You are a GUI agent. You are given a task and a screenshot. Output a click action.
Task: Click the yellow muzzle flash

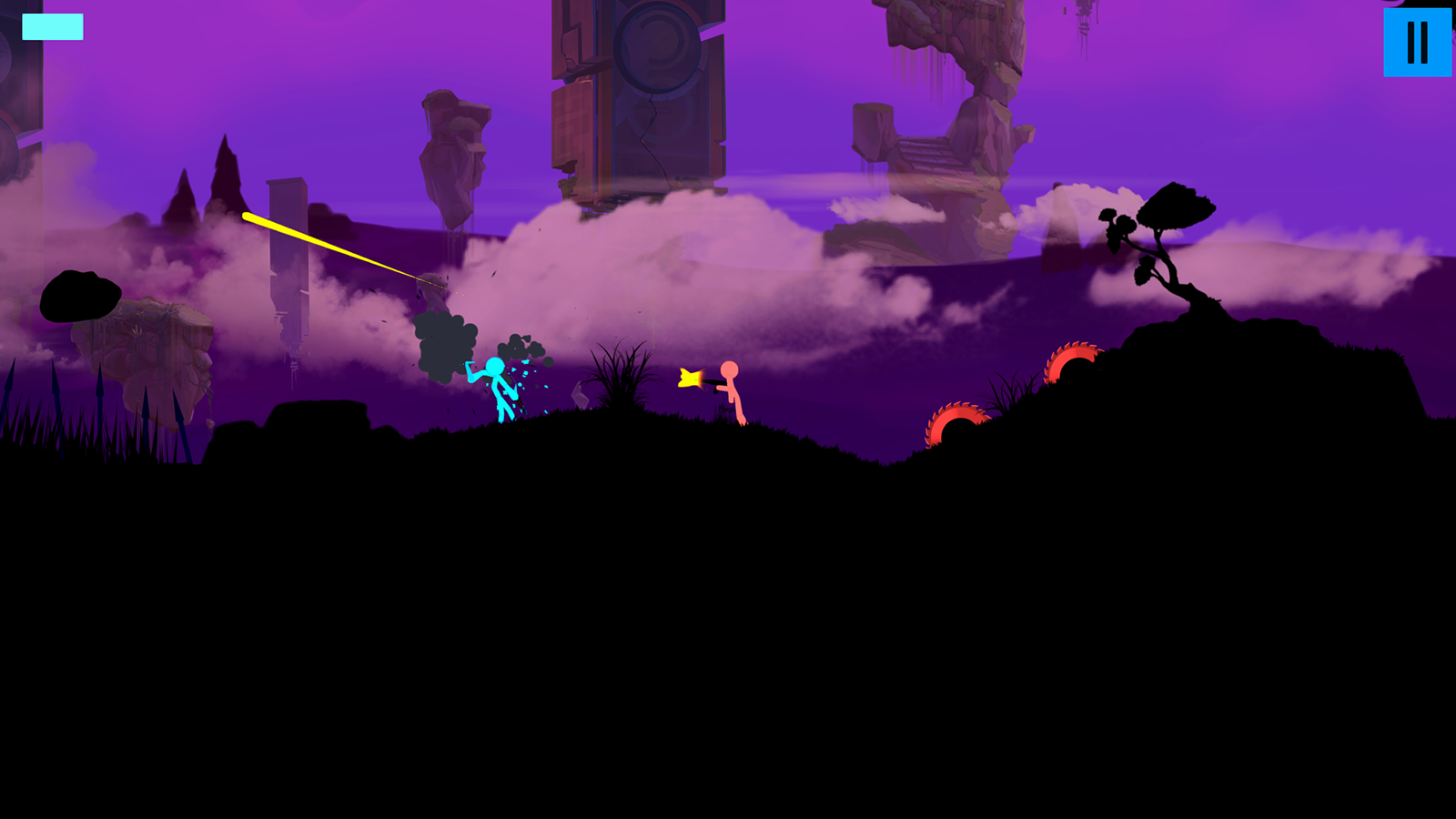689,379
